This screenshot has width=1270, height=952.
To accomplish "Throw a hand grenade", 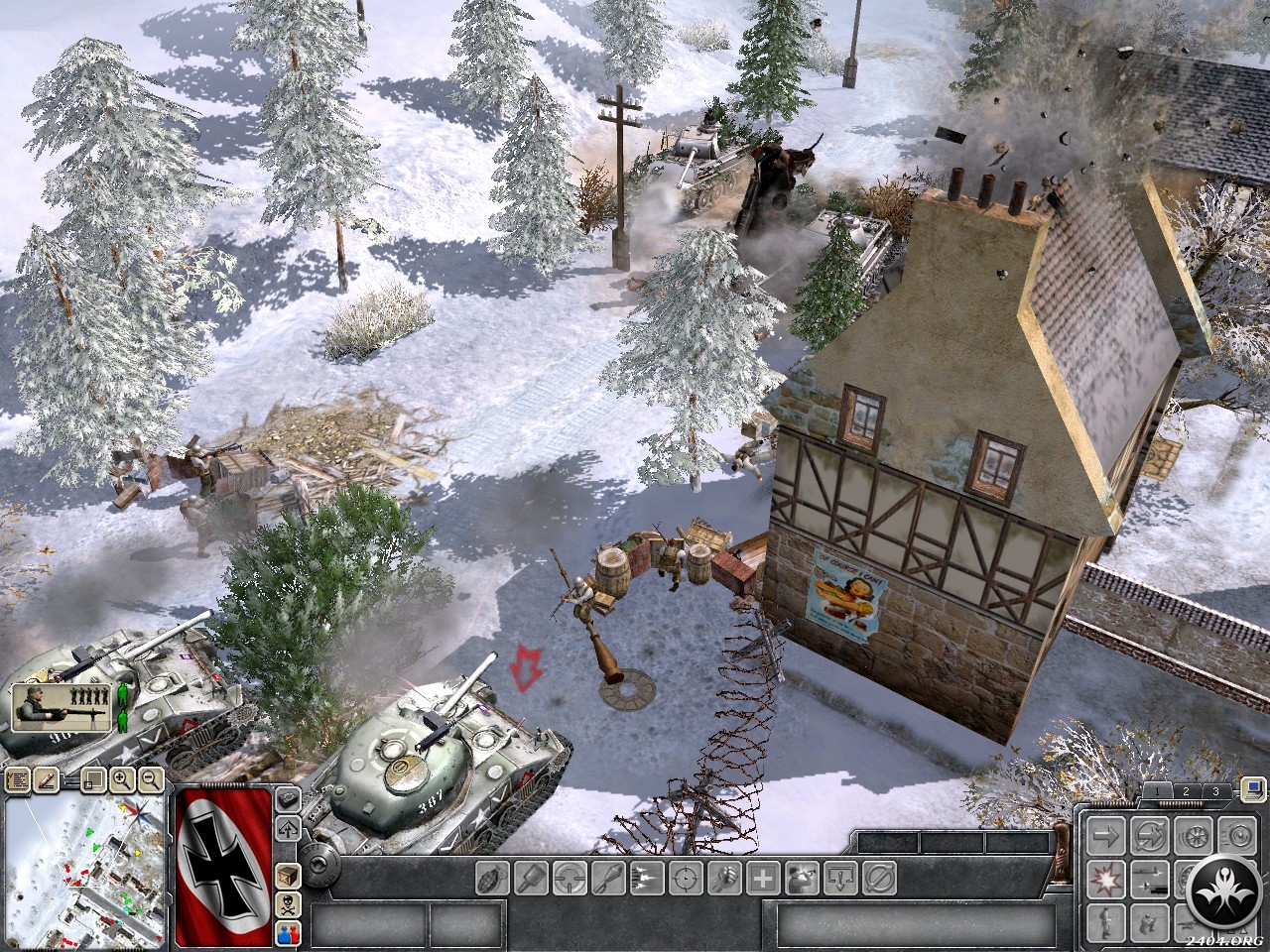I will pos(493,878).
